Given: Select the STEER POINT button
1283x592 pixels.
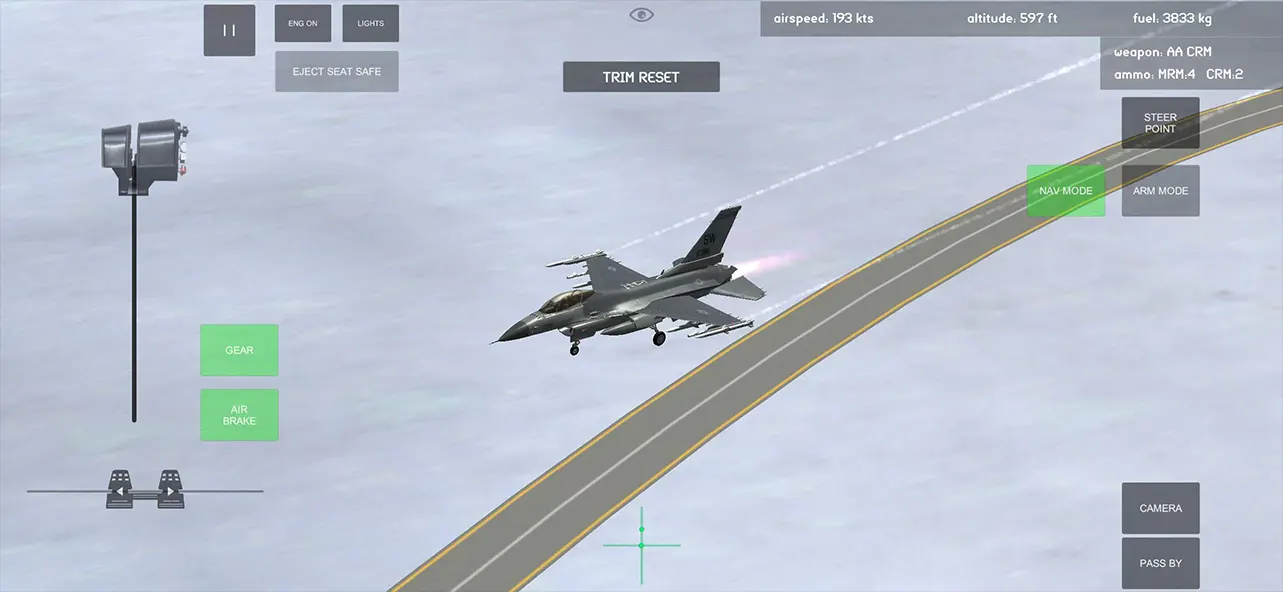Looking at the screenshot, I should (1160, 123).
